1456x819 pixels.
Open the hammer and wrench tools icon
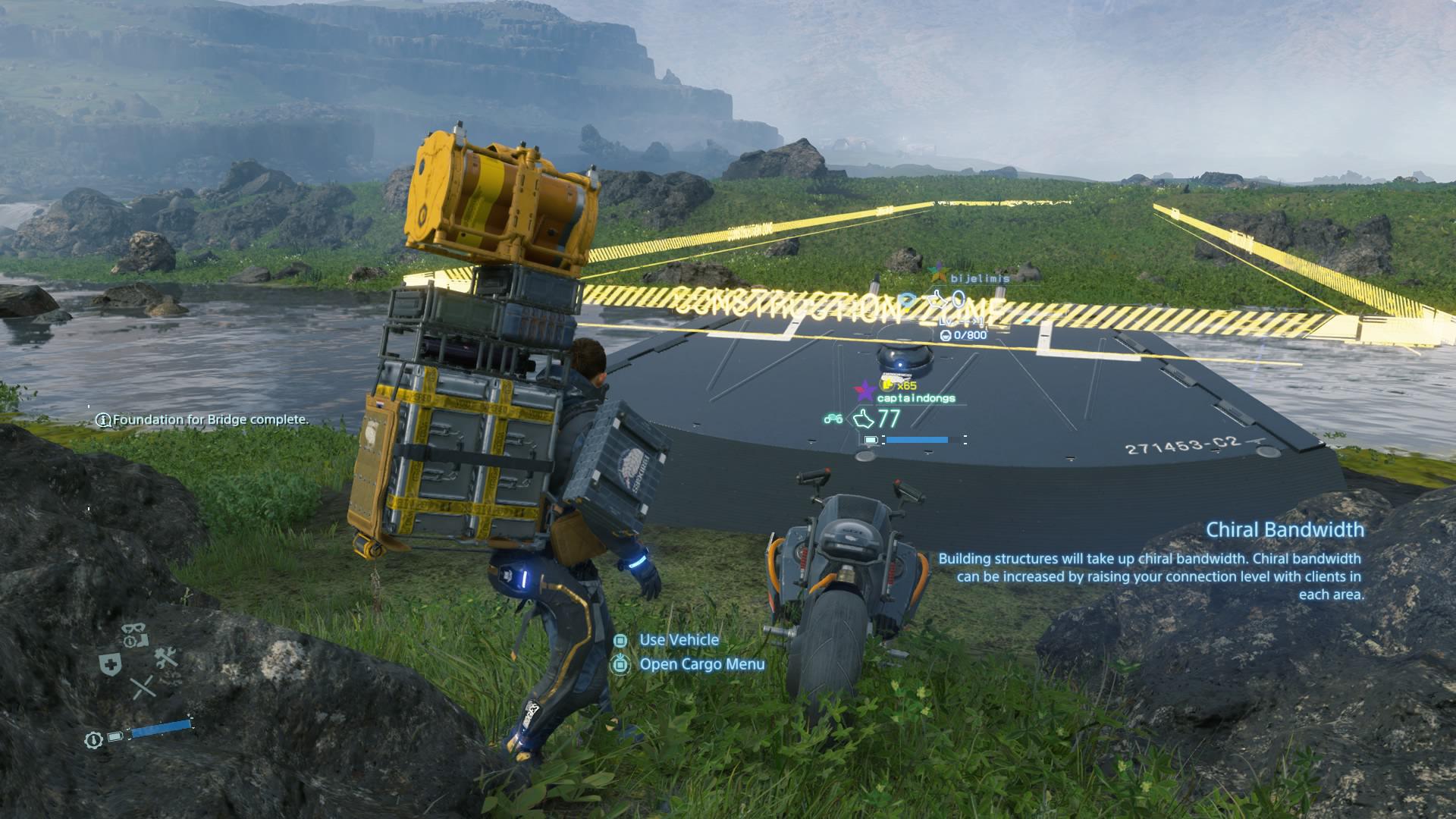165,658
